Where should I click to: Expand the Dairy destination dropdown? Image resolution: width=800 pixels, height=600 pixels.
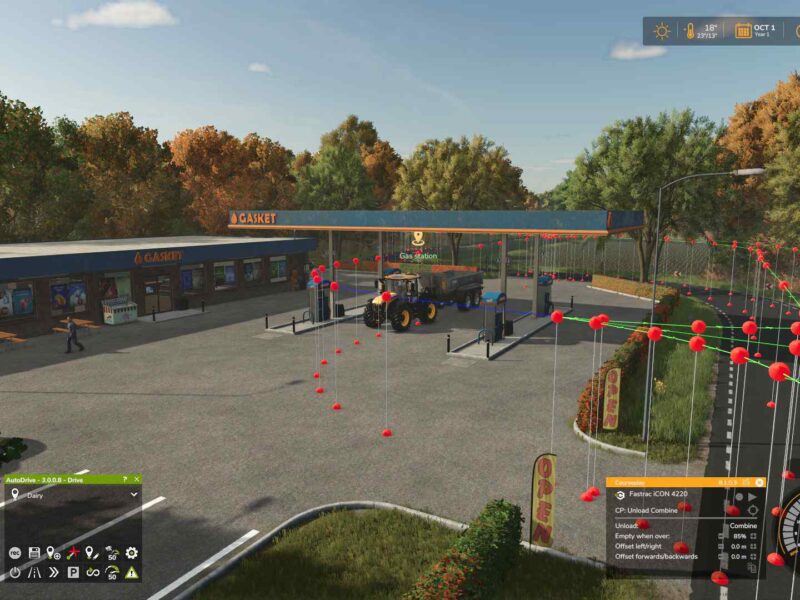click(x=134, y=494)
